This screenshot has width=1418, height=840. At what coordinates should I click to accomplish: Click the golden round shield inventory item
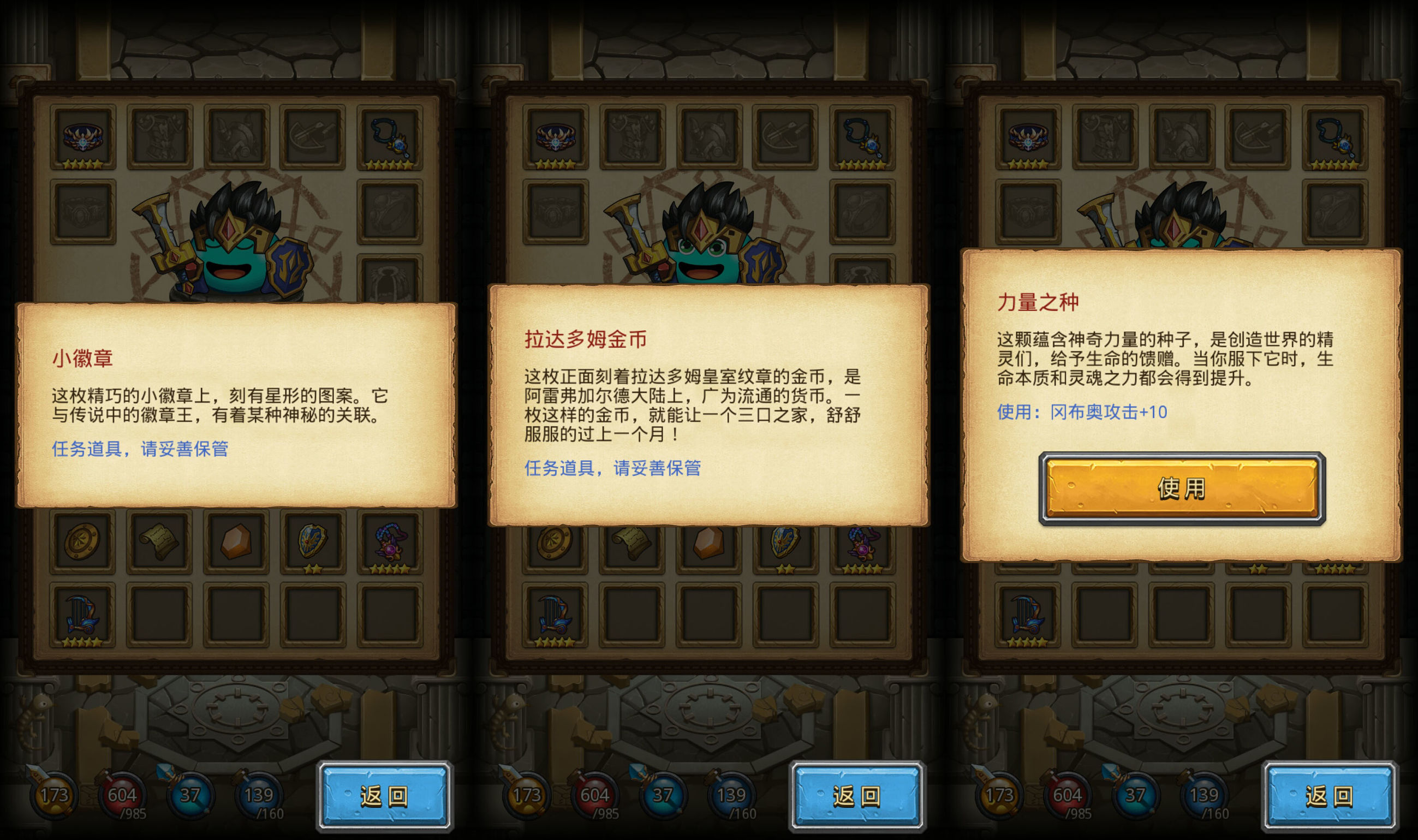point(83,540)
